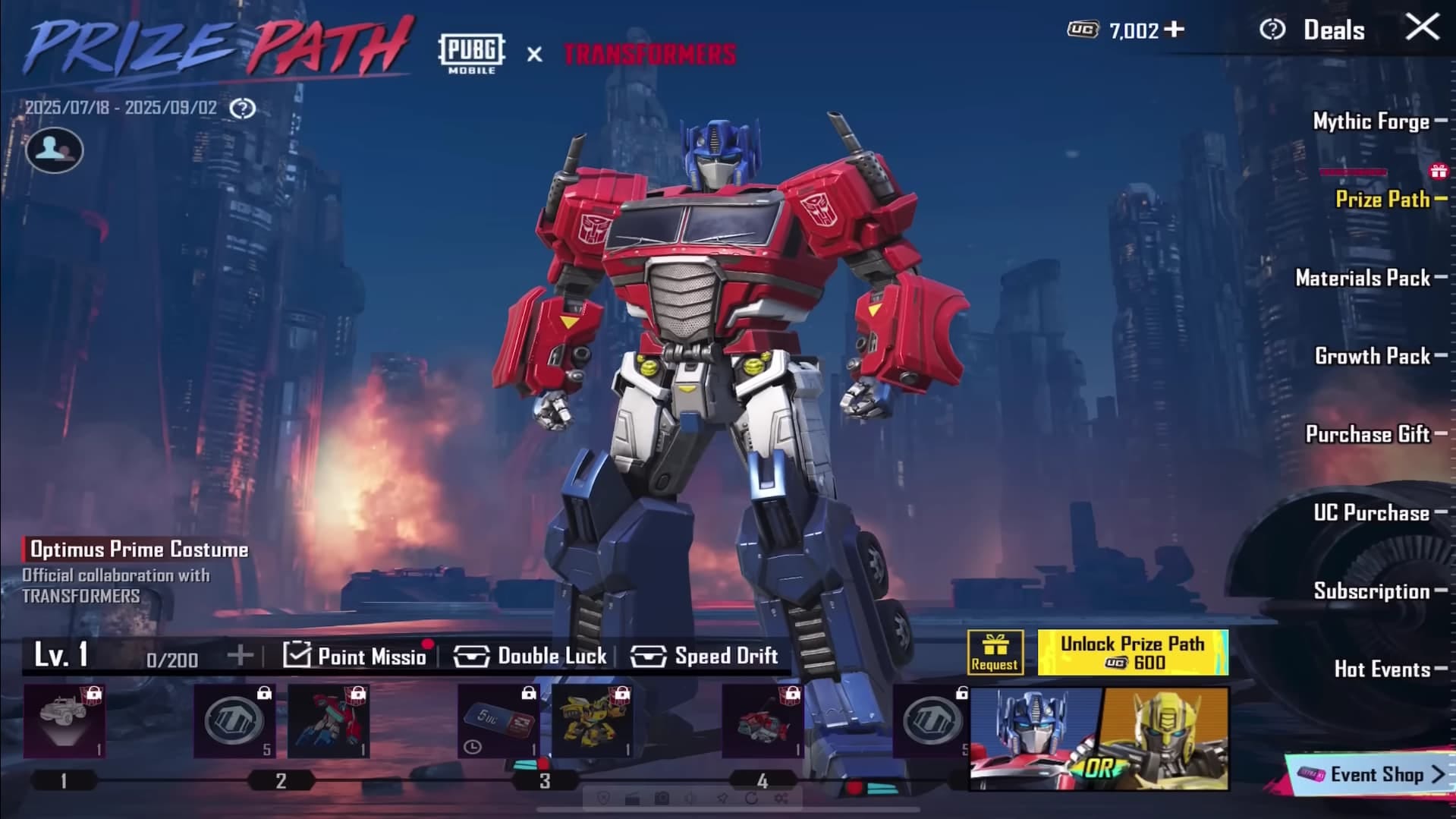The height and width of the screenshot is (819, 1456).
Task: Choose the Speed Drift option
Action: coord(704,656)
